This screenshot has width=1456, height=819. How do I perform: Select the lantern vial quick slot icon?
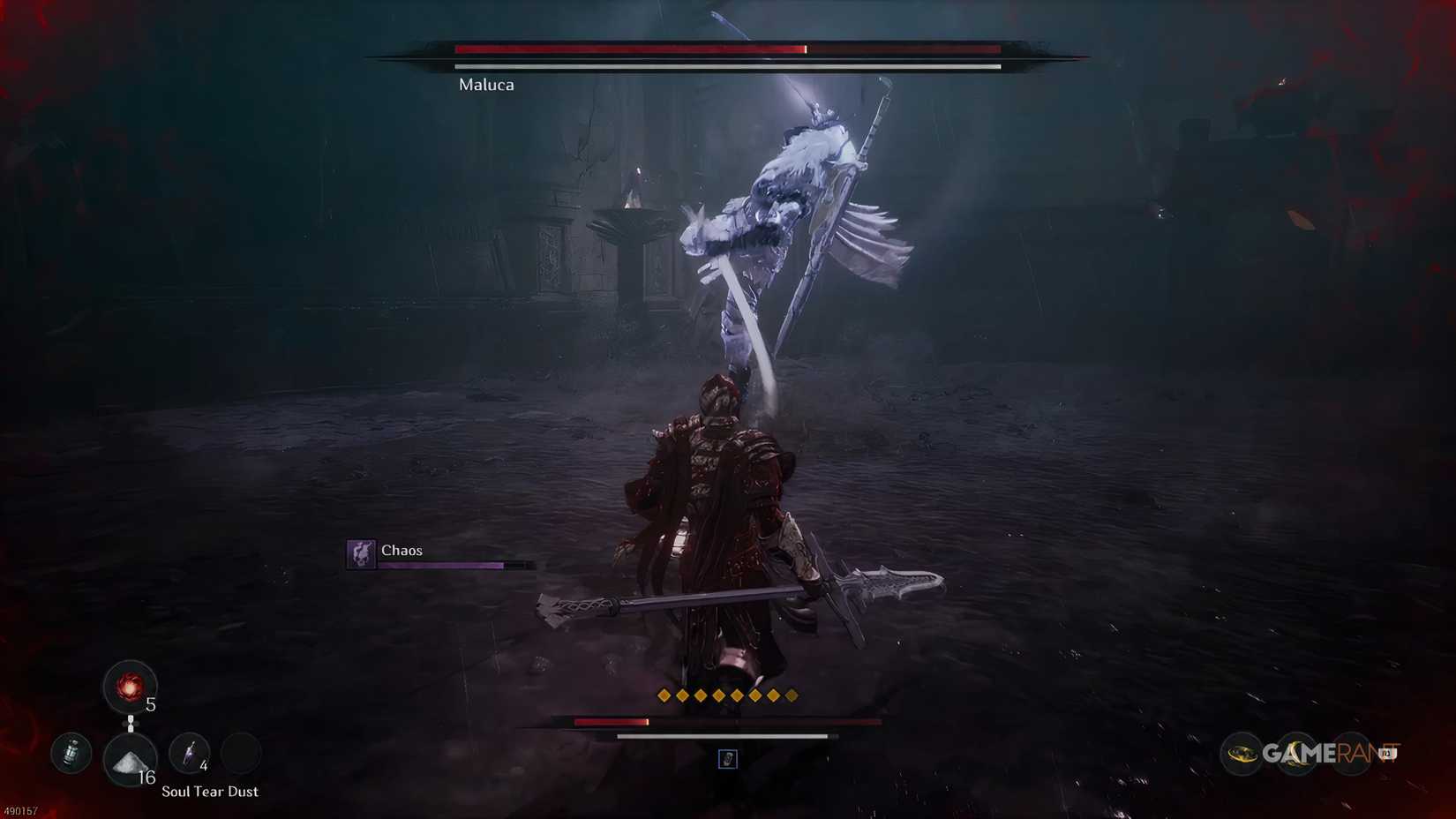[71, 754]
